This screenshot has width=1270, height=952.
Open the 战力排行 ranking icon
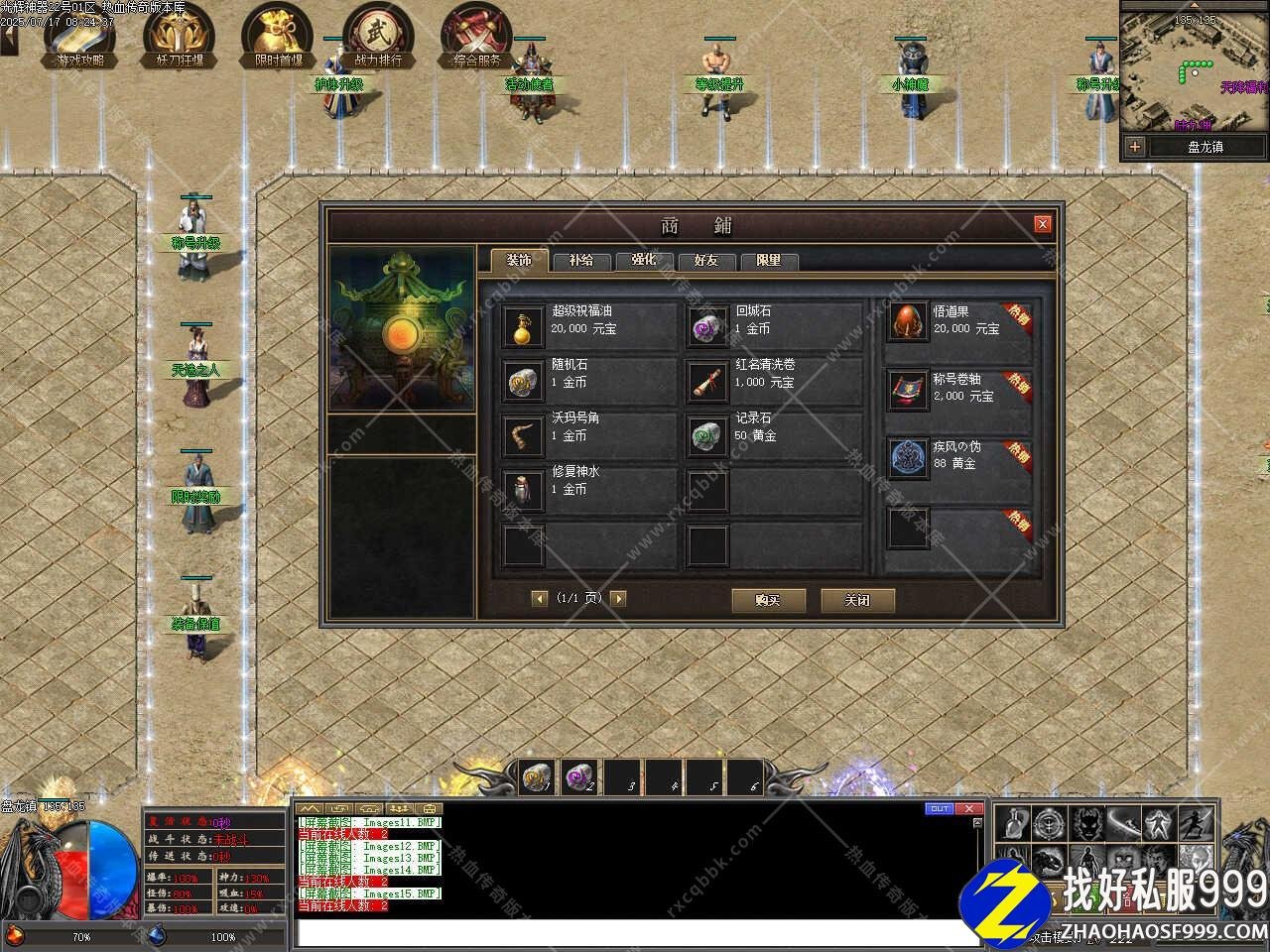pyautogui.click(x=377, y=38)
